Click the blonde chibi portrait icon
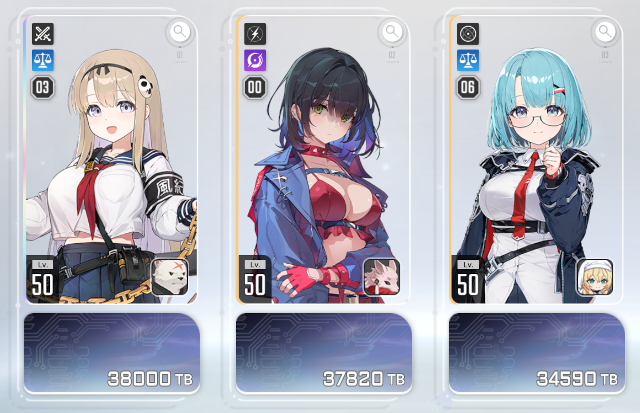 [x=594, y=277]
